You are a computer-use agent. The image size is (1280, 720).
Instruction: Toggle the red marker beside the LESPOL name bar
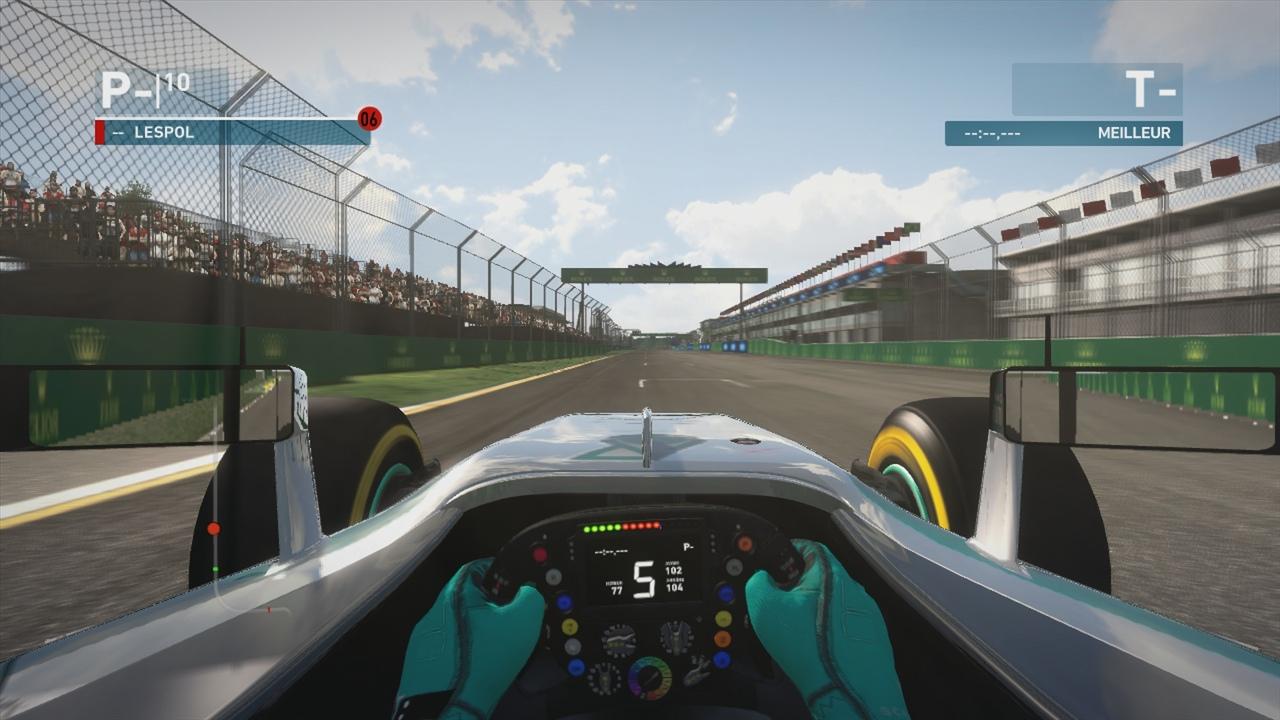102,130
